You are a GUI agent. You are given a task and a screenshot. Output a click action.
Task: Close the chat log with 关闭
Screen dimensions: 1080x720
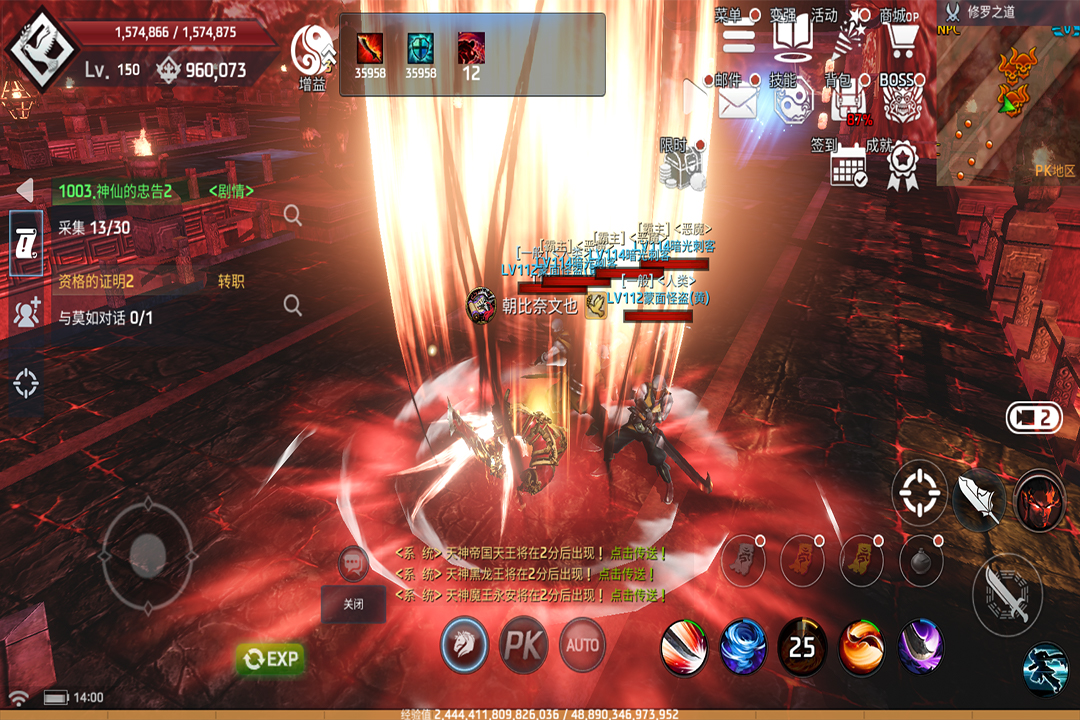pos(353,604)
